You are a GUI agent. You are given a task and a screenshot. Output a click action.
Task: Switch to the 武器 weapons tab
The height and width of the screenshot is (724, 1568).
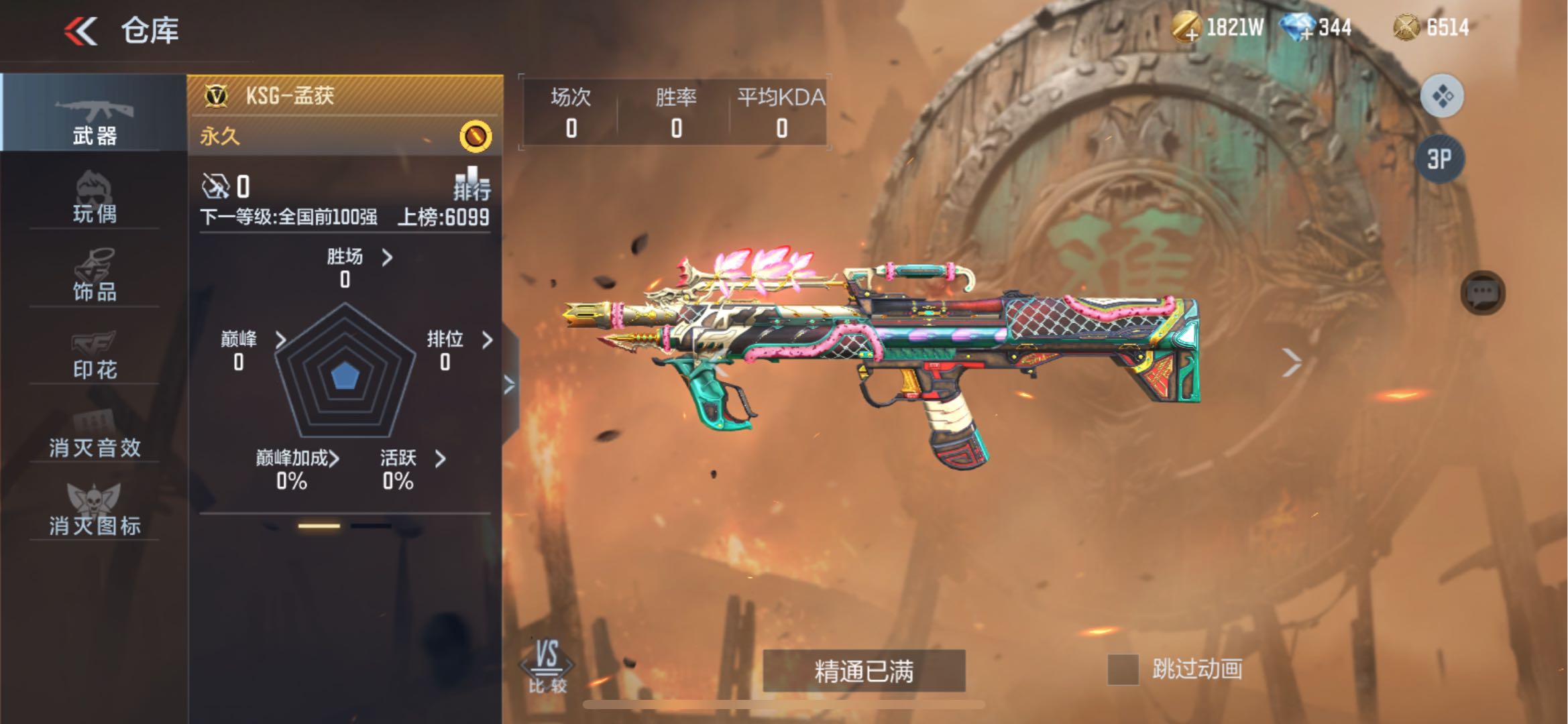click(94, 122)
